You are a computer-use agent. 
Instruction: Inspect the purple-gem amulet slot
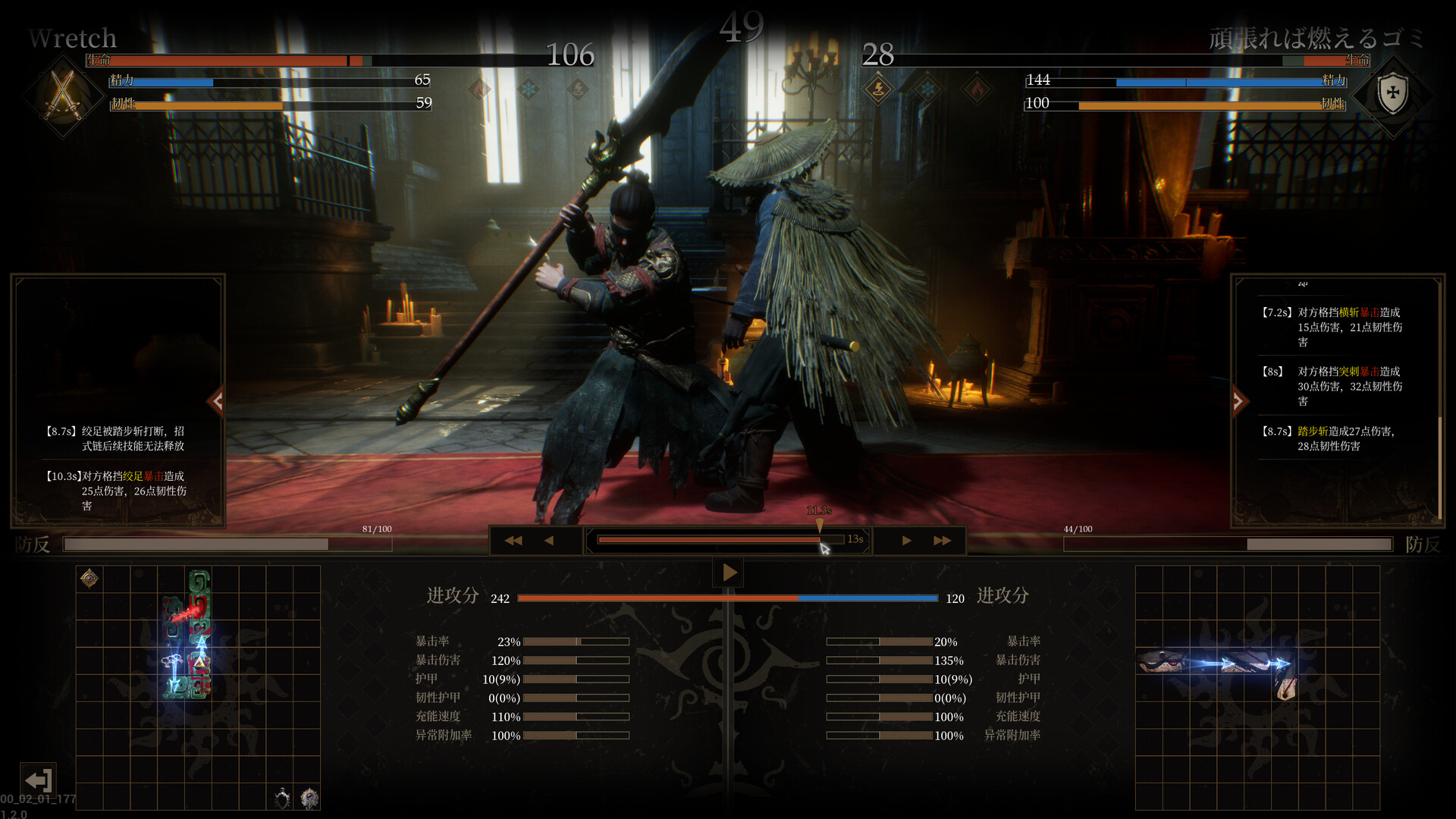(x=309, y=798)
